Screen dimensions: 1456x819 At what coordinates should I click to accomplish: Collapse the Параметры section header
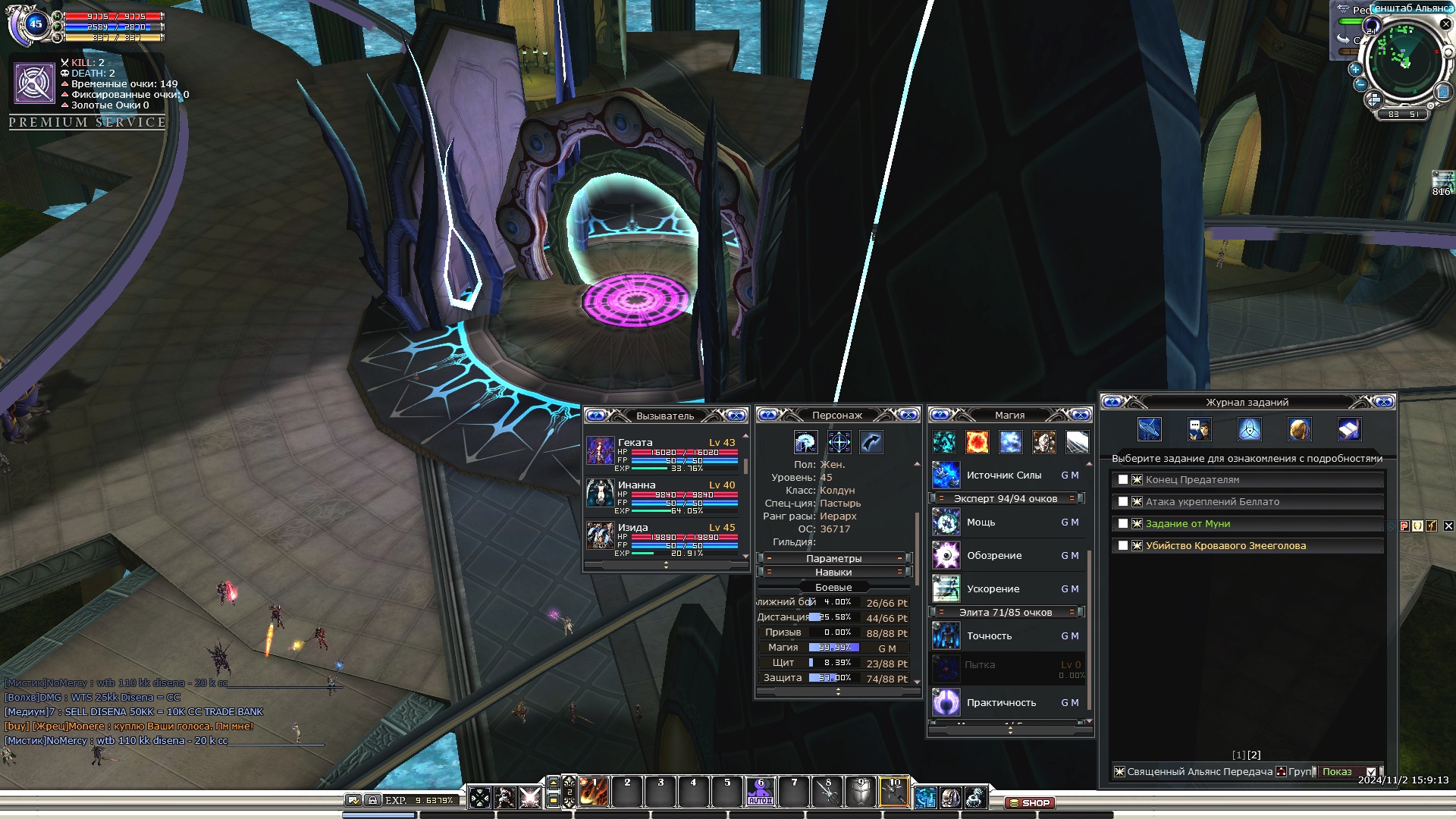pyautogui.click(x=833, y=558)
